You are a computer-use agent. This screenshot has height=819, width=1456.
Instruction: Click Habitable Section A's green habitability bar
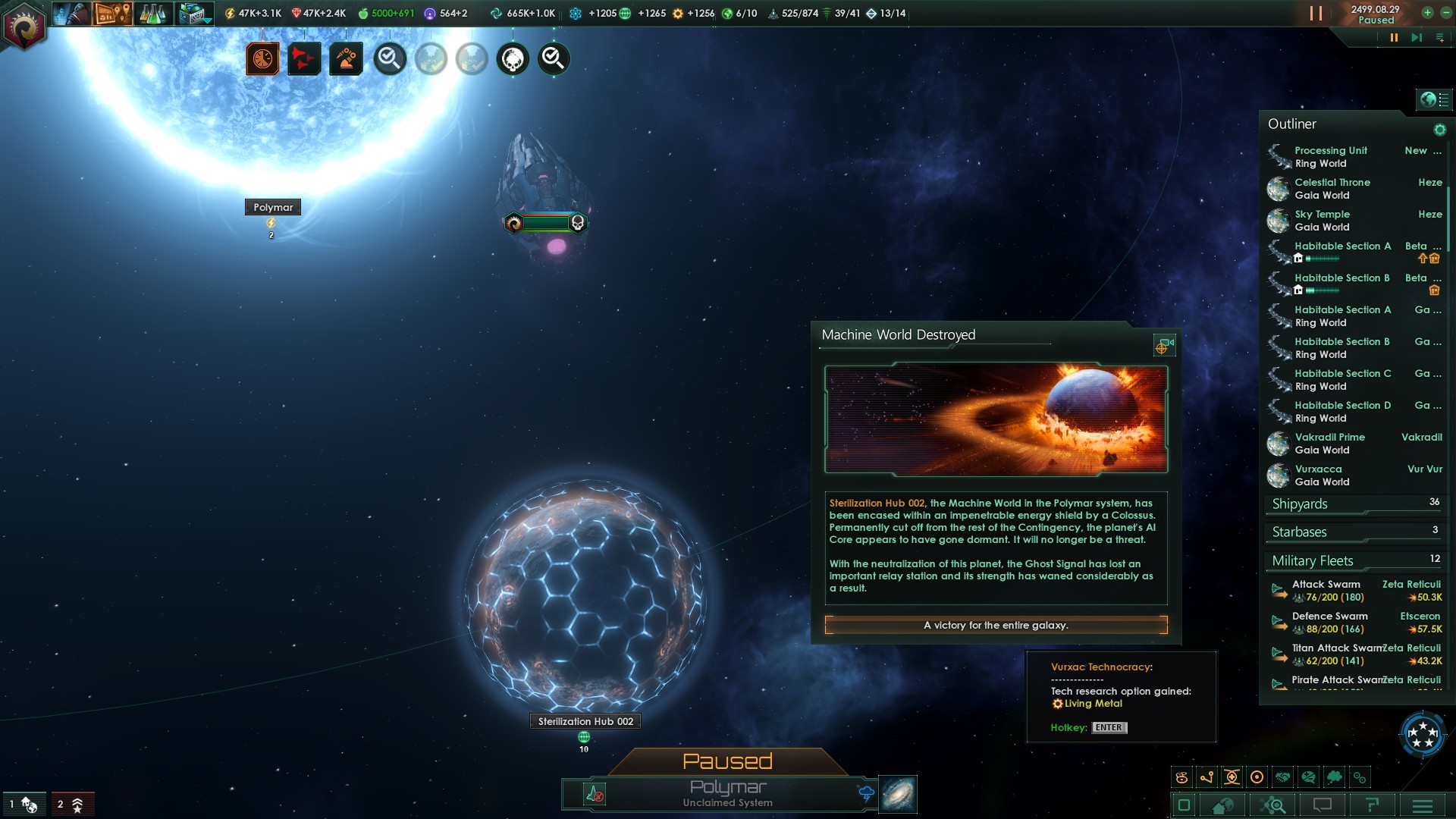(1321, 258)
